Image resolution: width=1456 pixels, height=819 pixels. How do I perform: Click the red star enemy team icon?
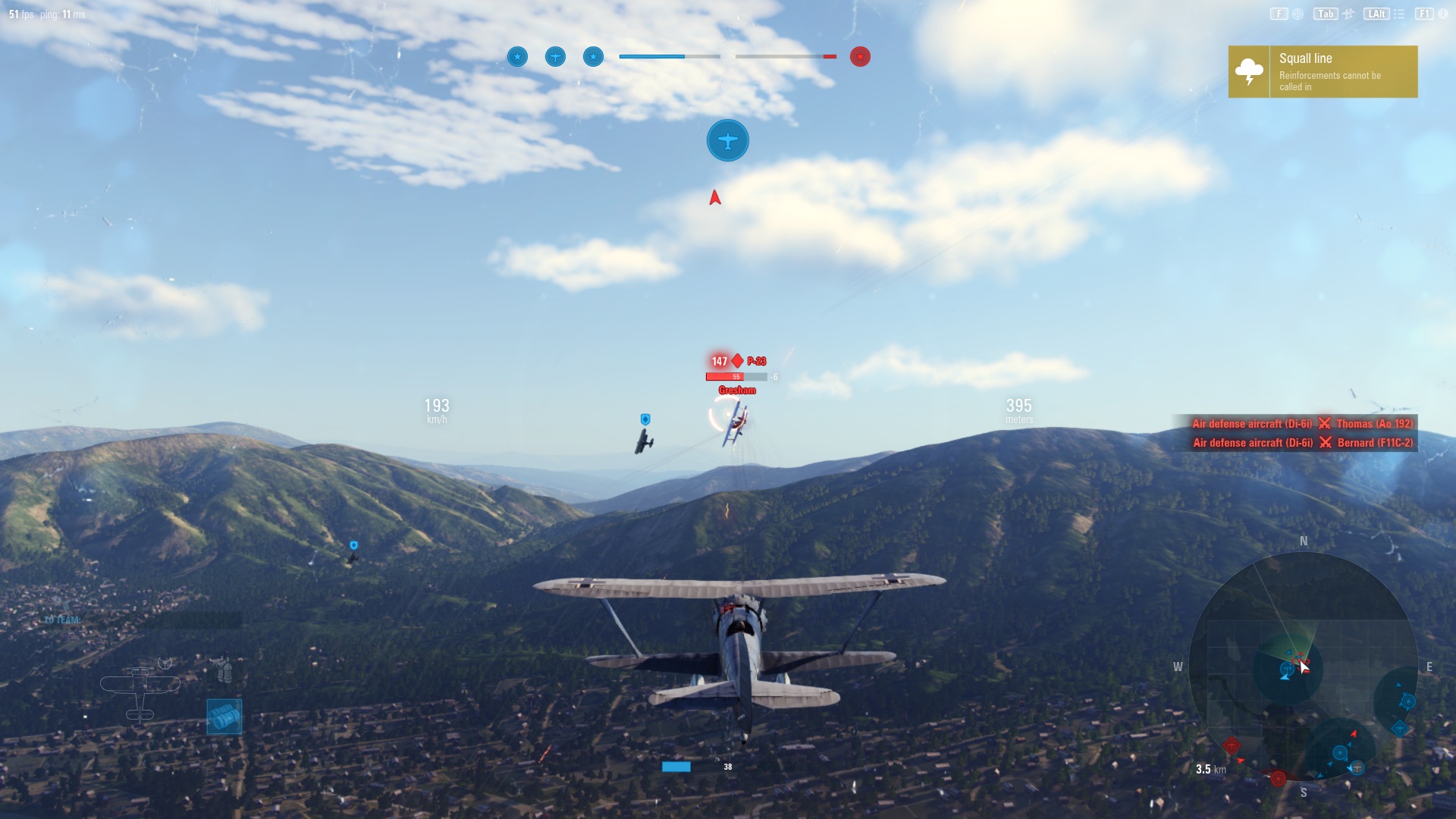pyautogui.click(x=858, y=56)
